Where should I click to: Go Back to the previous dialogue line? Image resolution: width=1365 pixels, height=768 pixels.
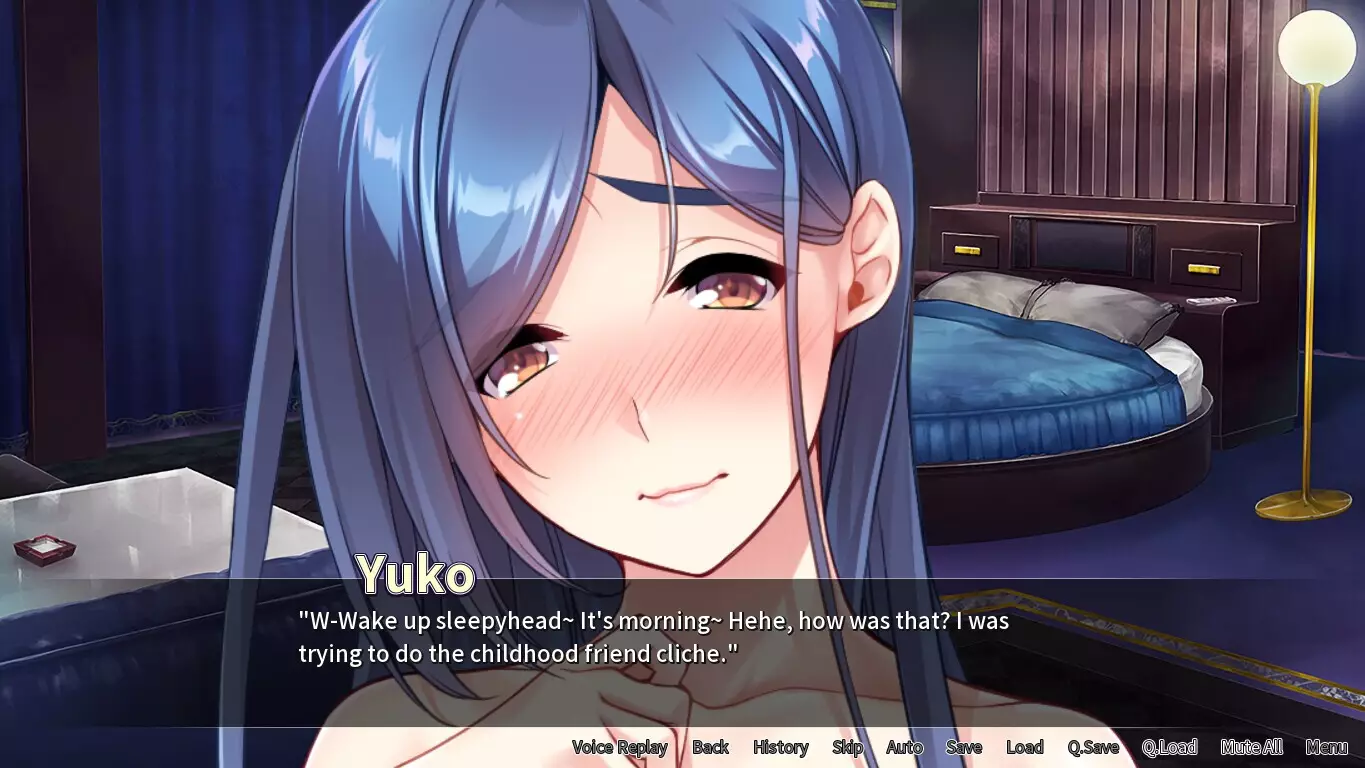(710, 747)
